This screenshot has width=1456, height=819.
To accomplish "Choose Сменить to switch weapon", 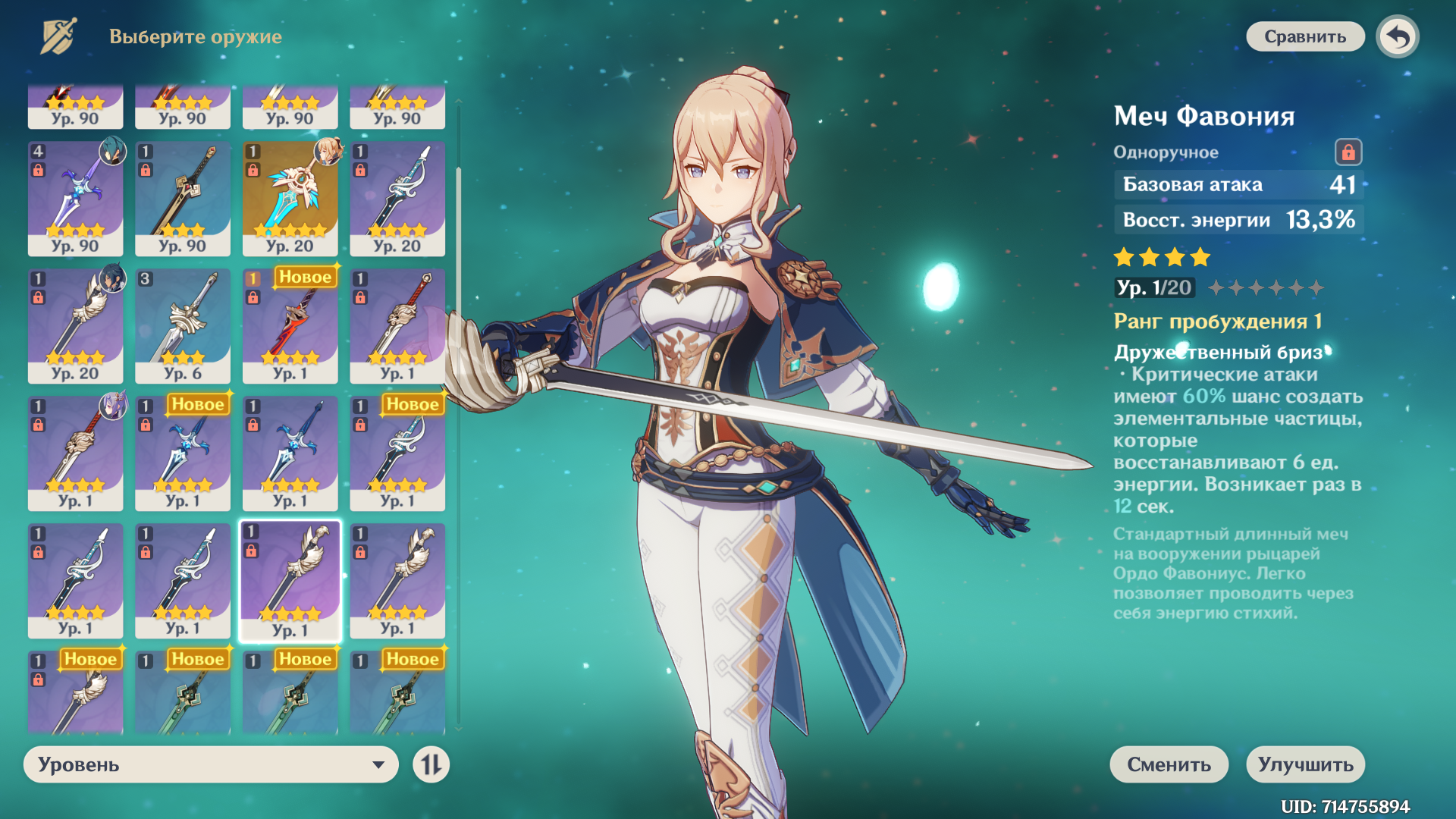I will (x=1169, y=764).
